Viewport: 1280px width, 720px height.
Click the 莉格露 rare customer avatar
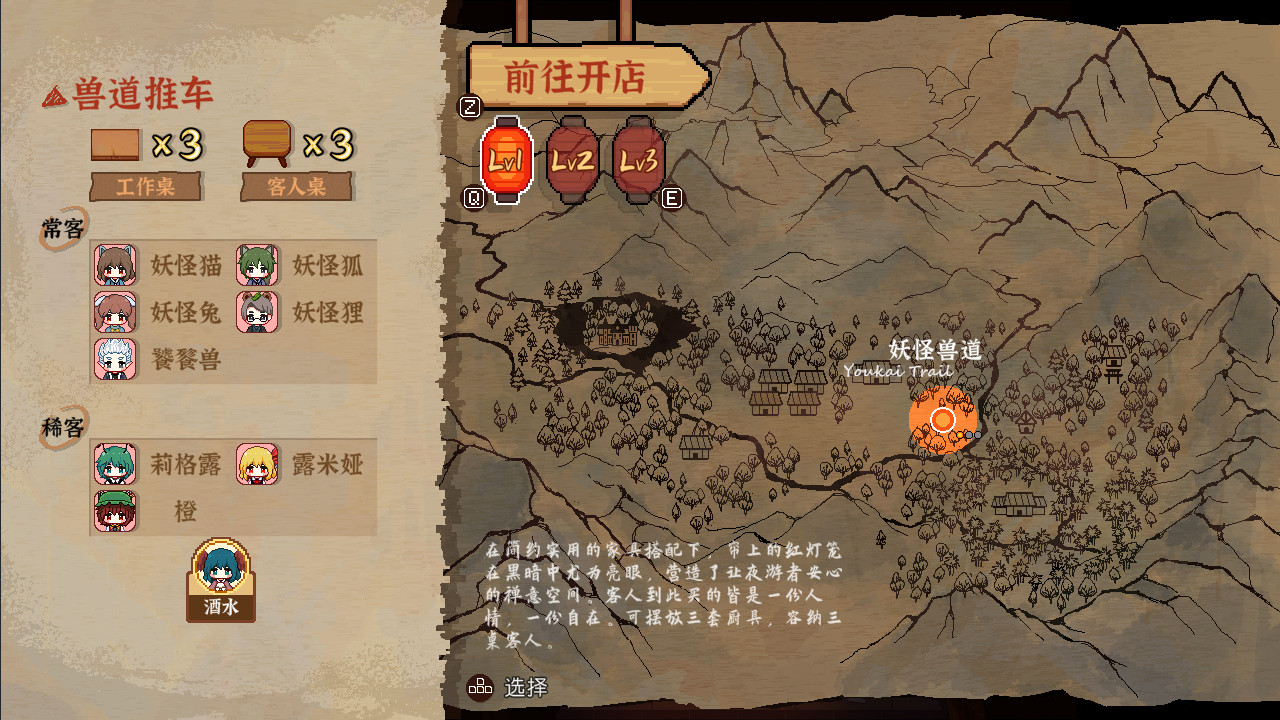tap(113, 464)
